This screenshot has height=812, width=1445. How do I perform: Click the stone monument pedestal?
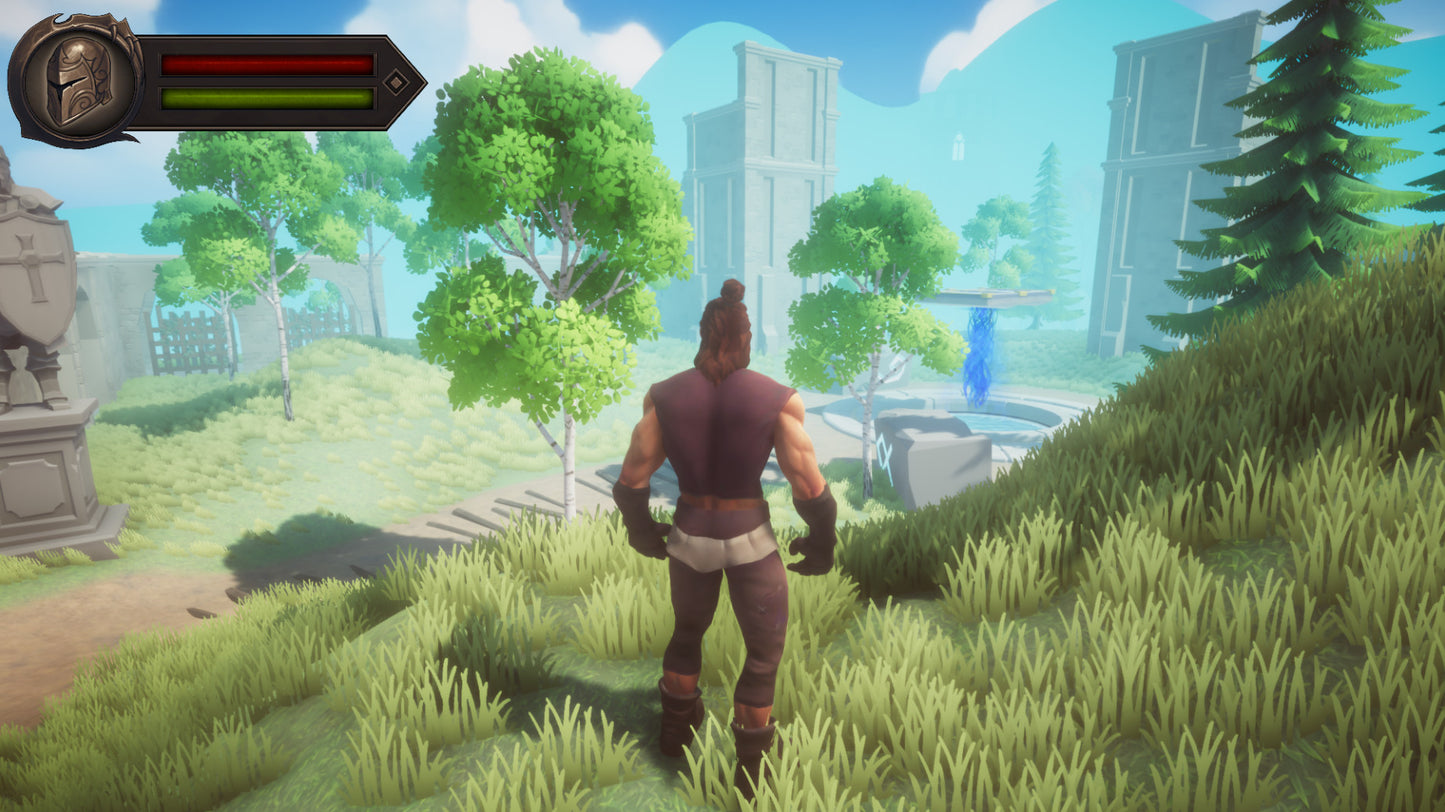click(45, 480)
